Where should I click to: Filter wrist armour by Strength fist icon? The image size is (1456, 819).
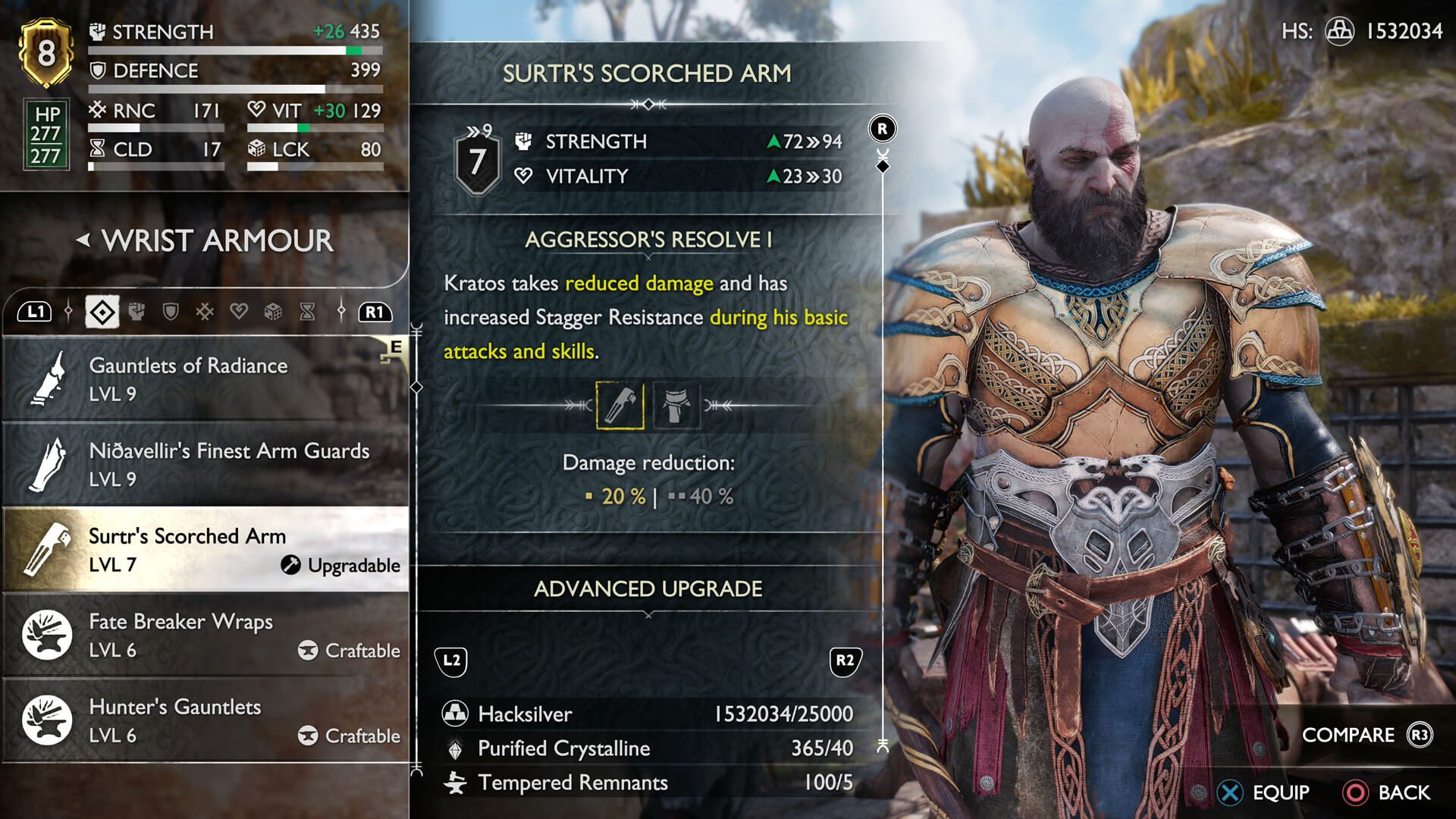coord(136,312)
